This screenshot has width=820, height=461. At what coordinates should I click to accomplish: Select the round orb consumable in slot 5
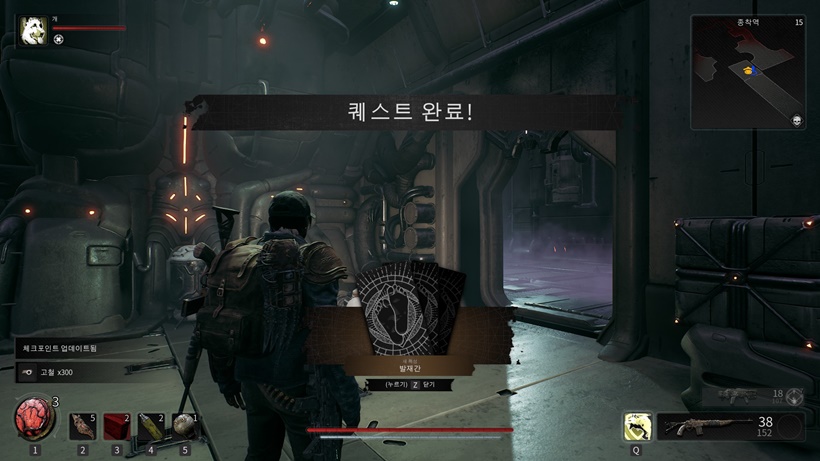coord(185,427)
